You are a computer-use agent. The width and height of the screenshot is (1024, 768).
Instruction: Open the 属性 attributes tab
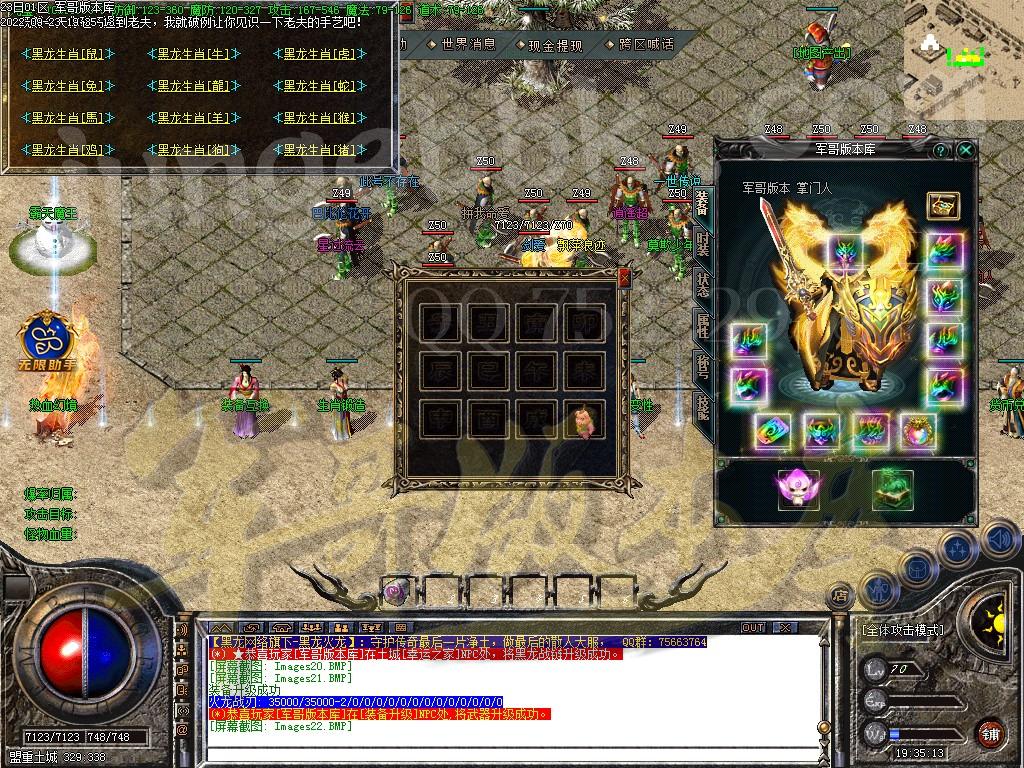[x=703, y=324]
